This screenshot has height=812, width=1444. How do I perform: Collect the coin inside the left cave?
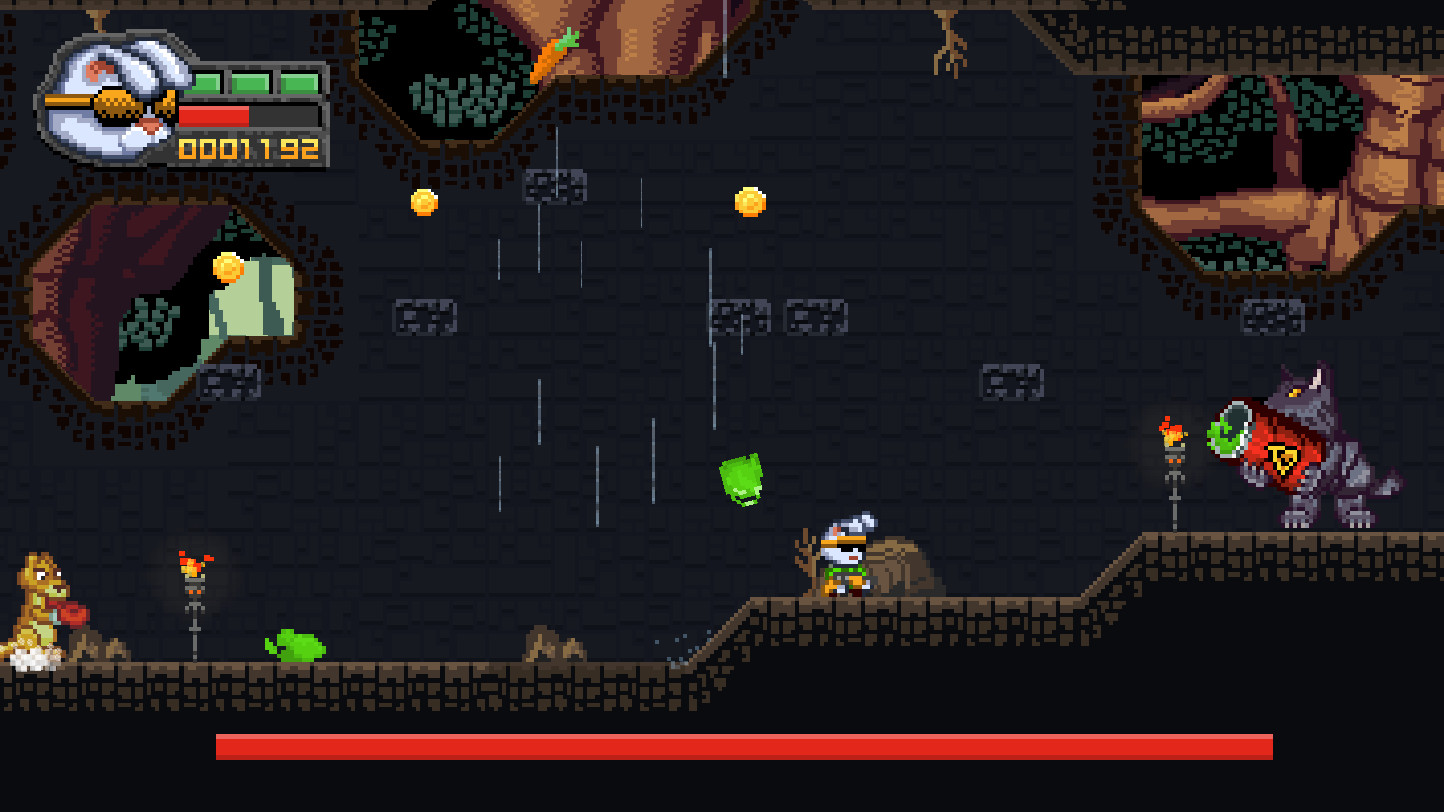pyautogui.click(x=228, y=267)
